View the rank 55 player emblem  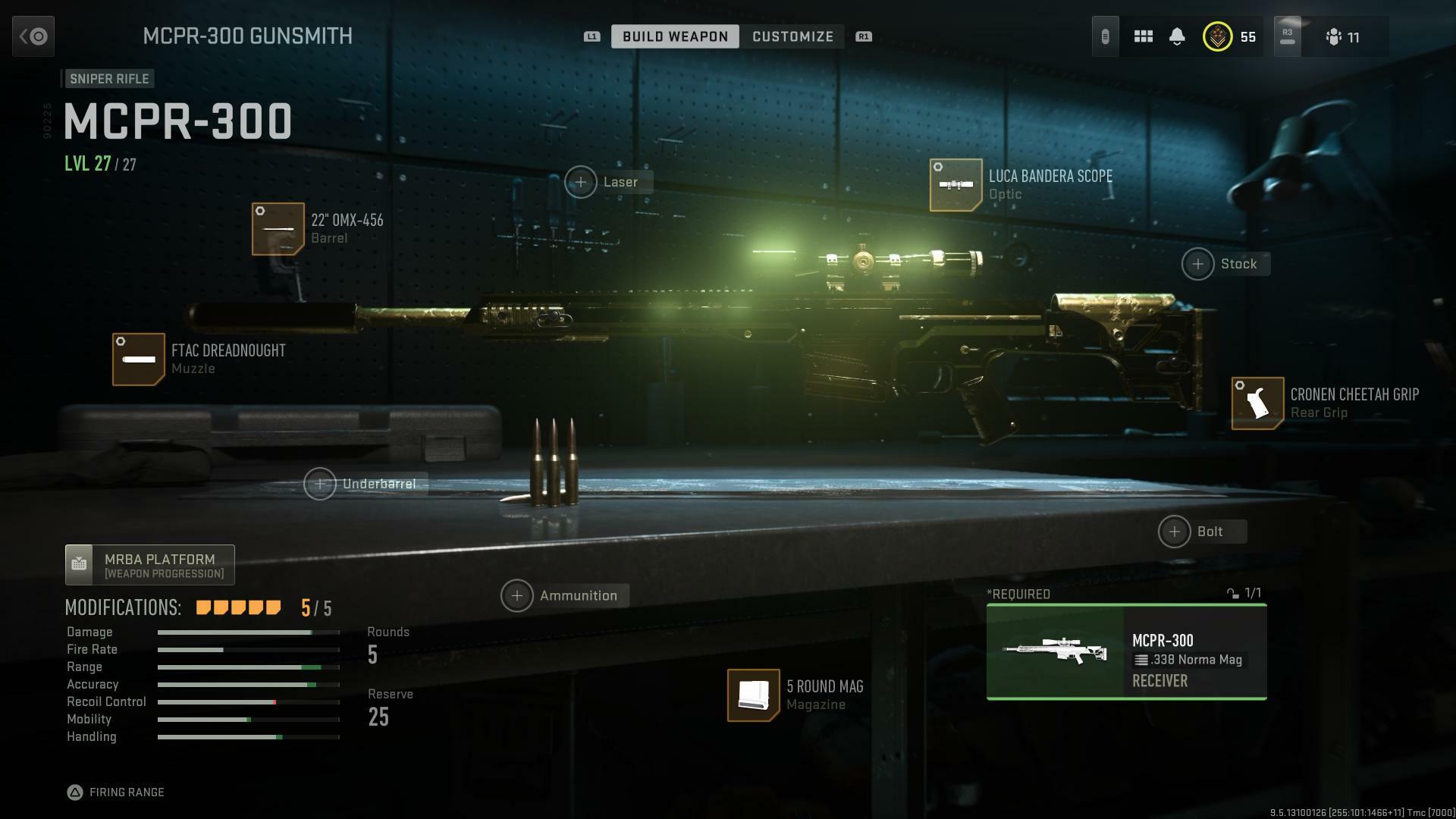click(x=1217, y=36)
